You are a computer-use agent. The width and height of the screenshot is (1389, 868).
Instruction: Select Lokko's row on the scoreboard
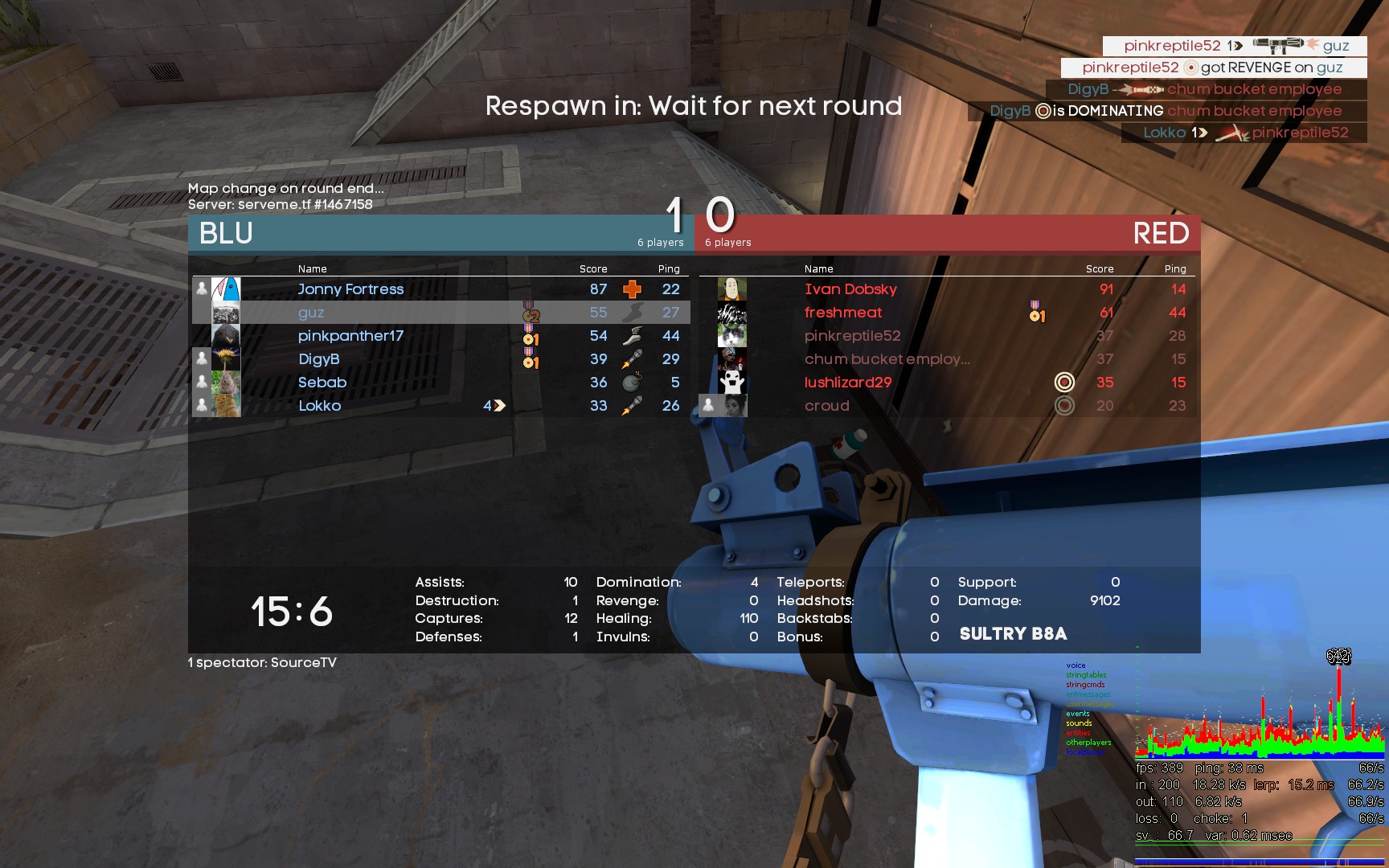tap(320, 406)
